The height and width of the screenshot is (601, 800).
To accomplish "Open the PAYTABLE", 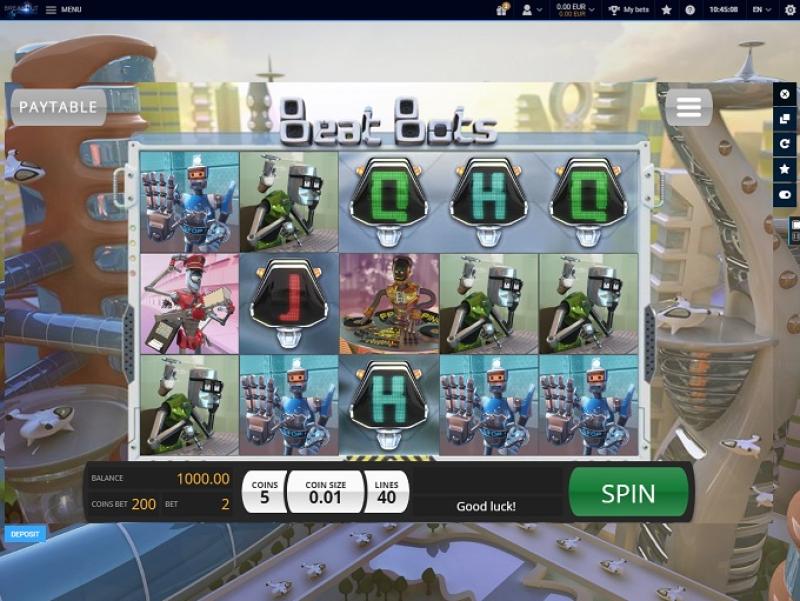I will pyautogui.click(x=58, y=107).
